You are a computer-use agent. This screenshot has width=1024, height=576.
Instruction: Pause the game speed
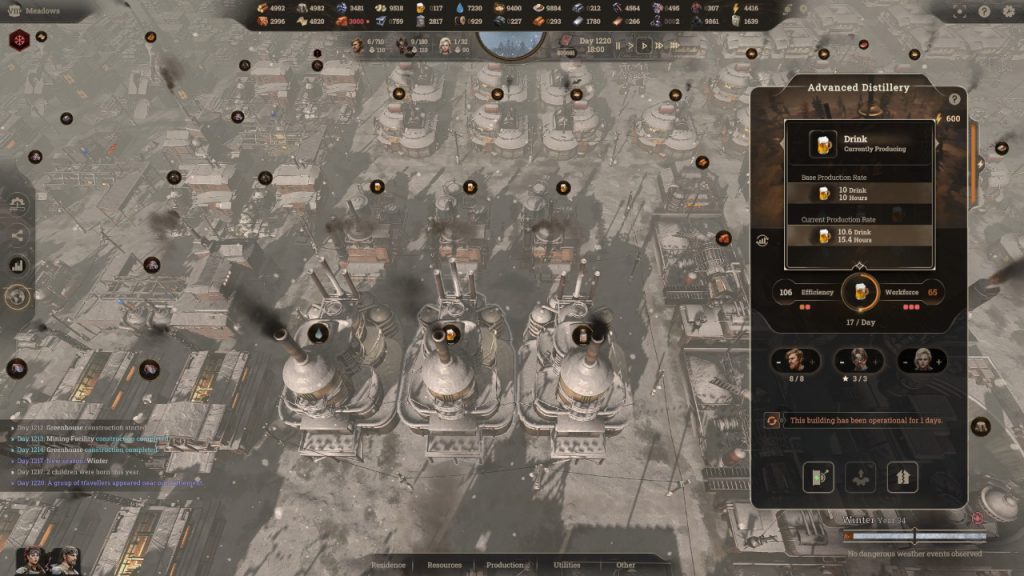618,45
